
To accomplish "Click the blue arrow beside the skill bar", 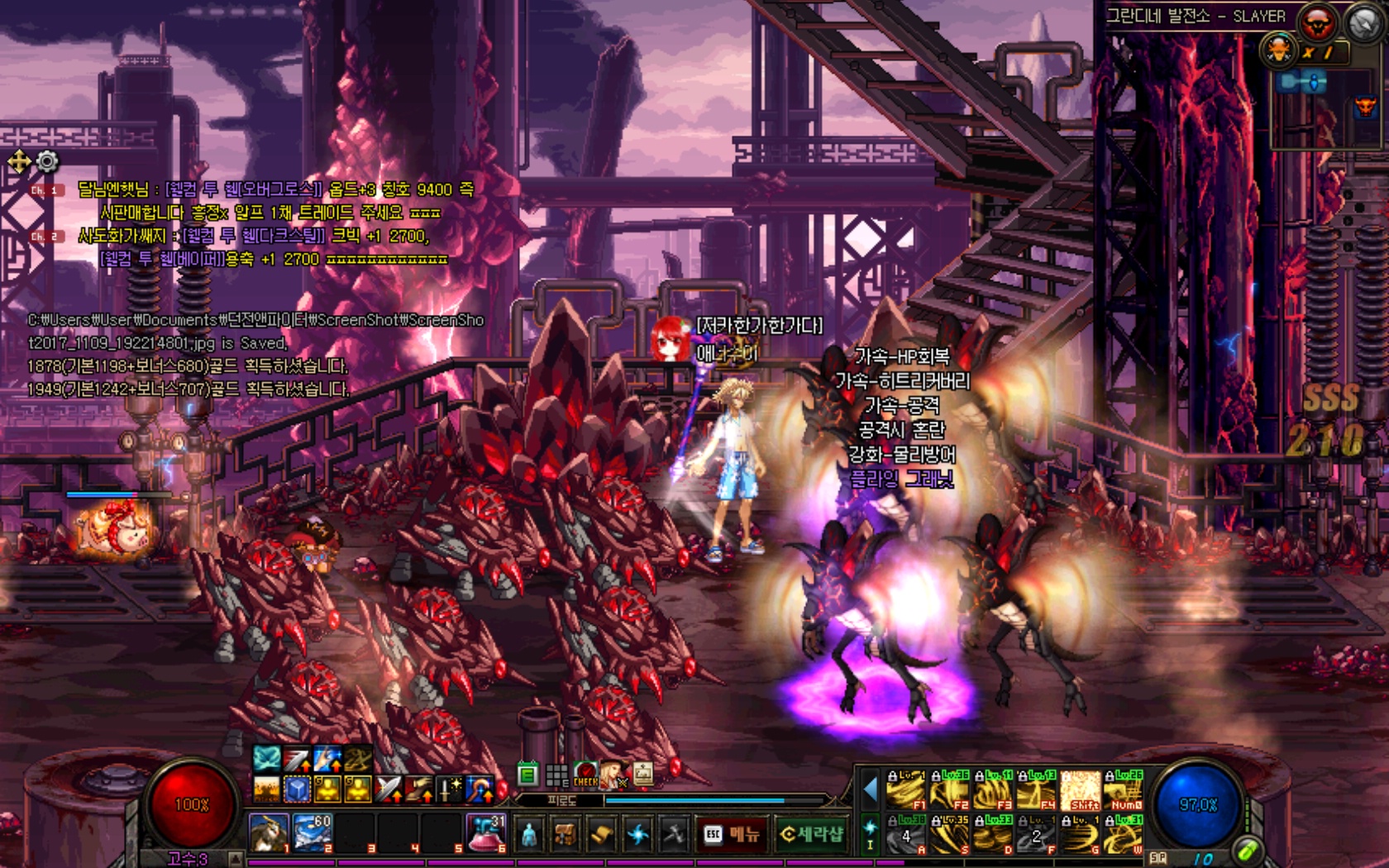I will coord(869,790).
